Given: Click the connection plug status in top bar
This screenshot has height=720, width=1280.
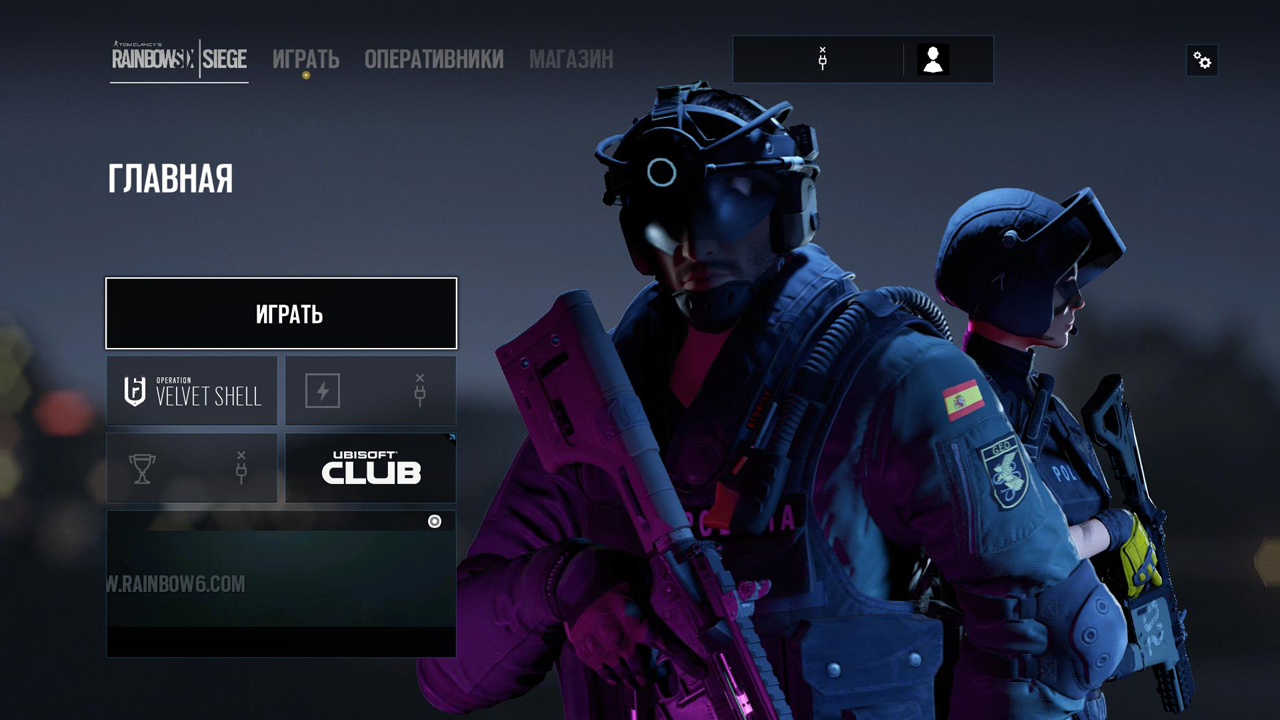Looking at the screenshot, I should click(822, 60).
